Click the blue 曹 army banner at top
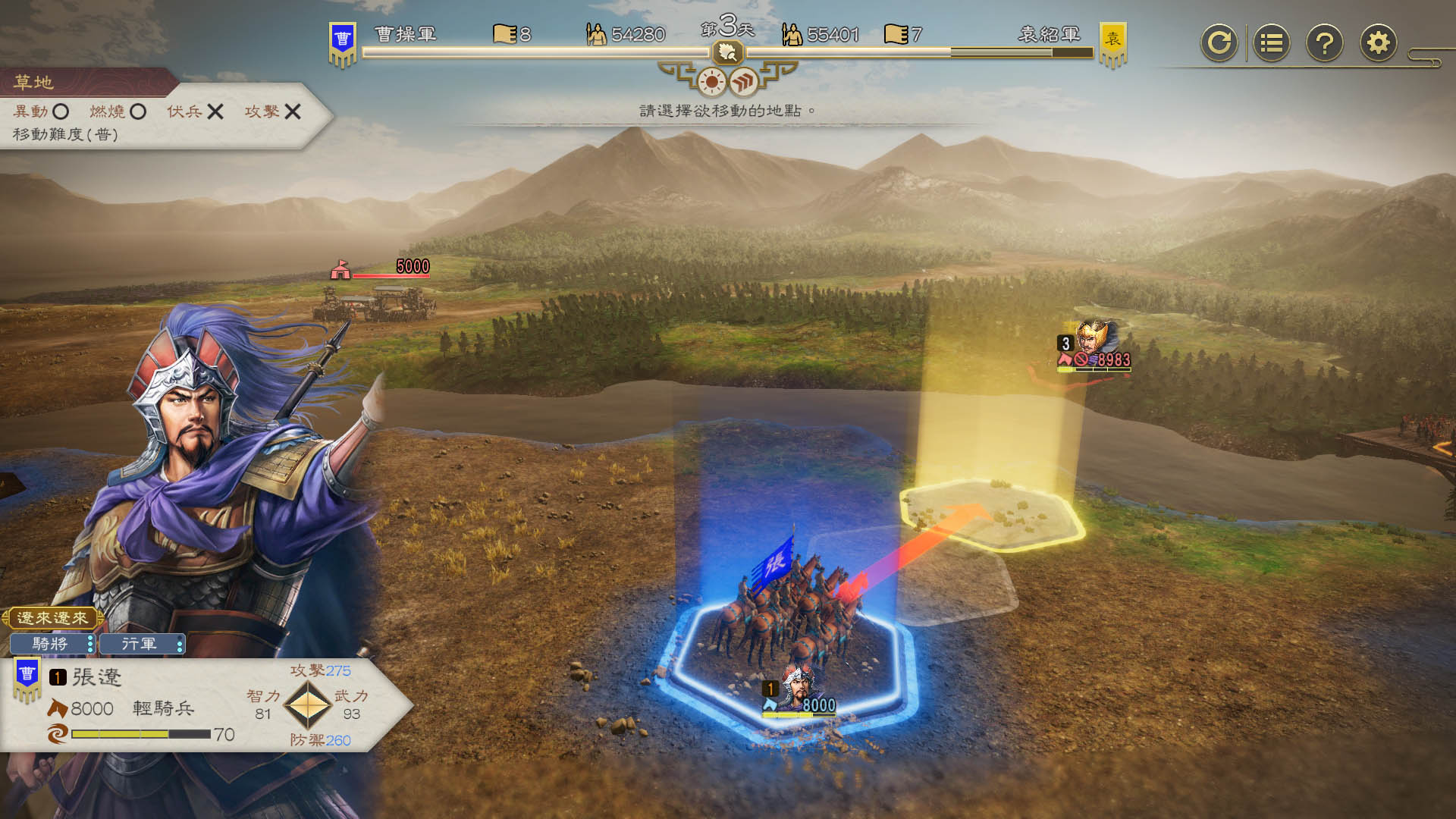 [343, 42]
